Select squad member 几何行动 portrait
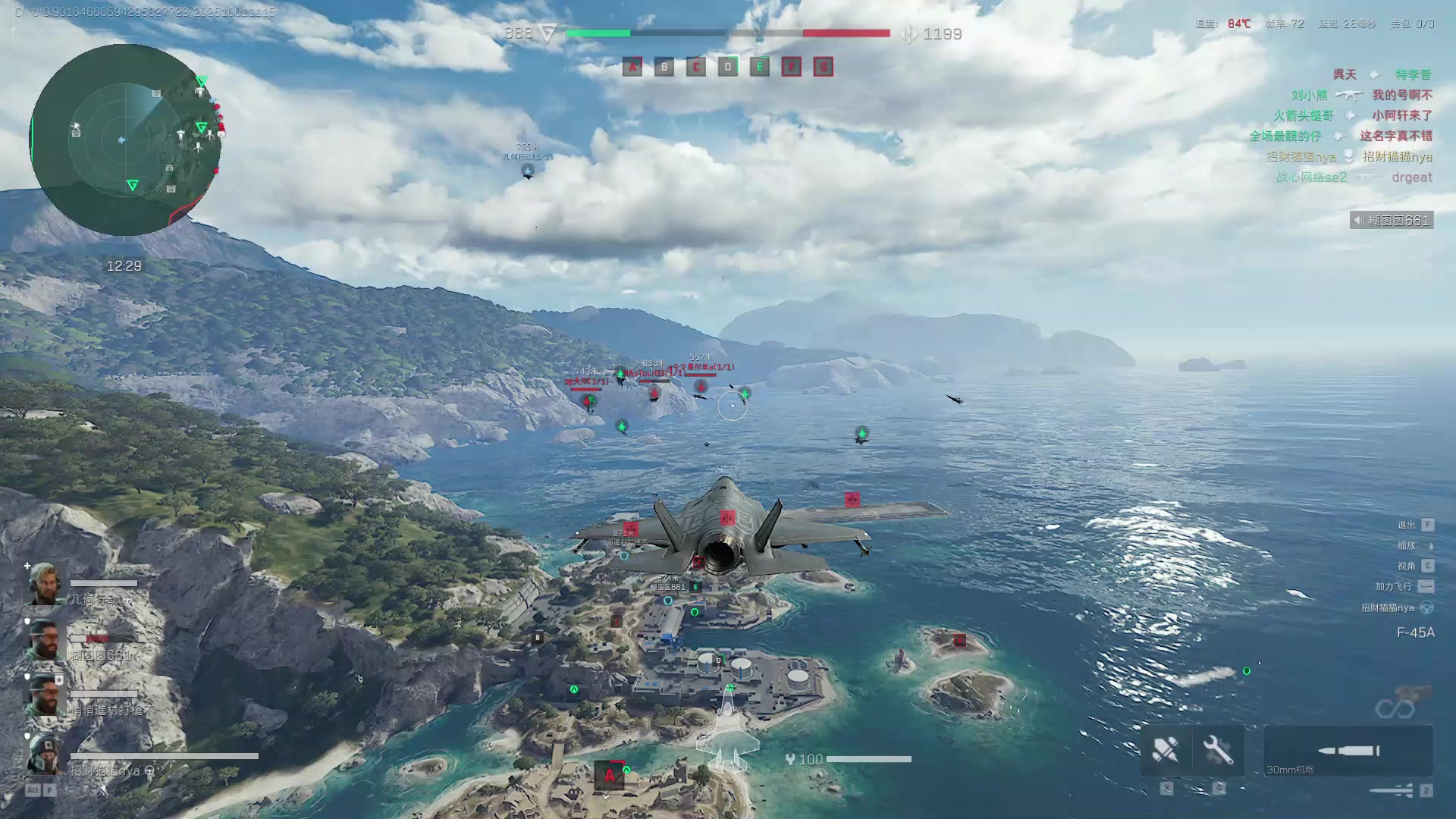 (45, 585)
